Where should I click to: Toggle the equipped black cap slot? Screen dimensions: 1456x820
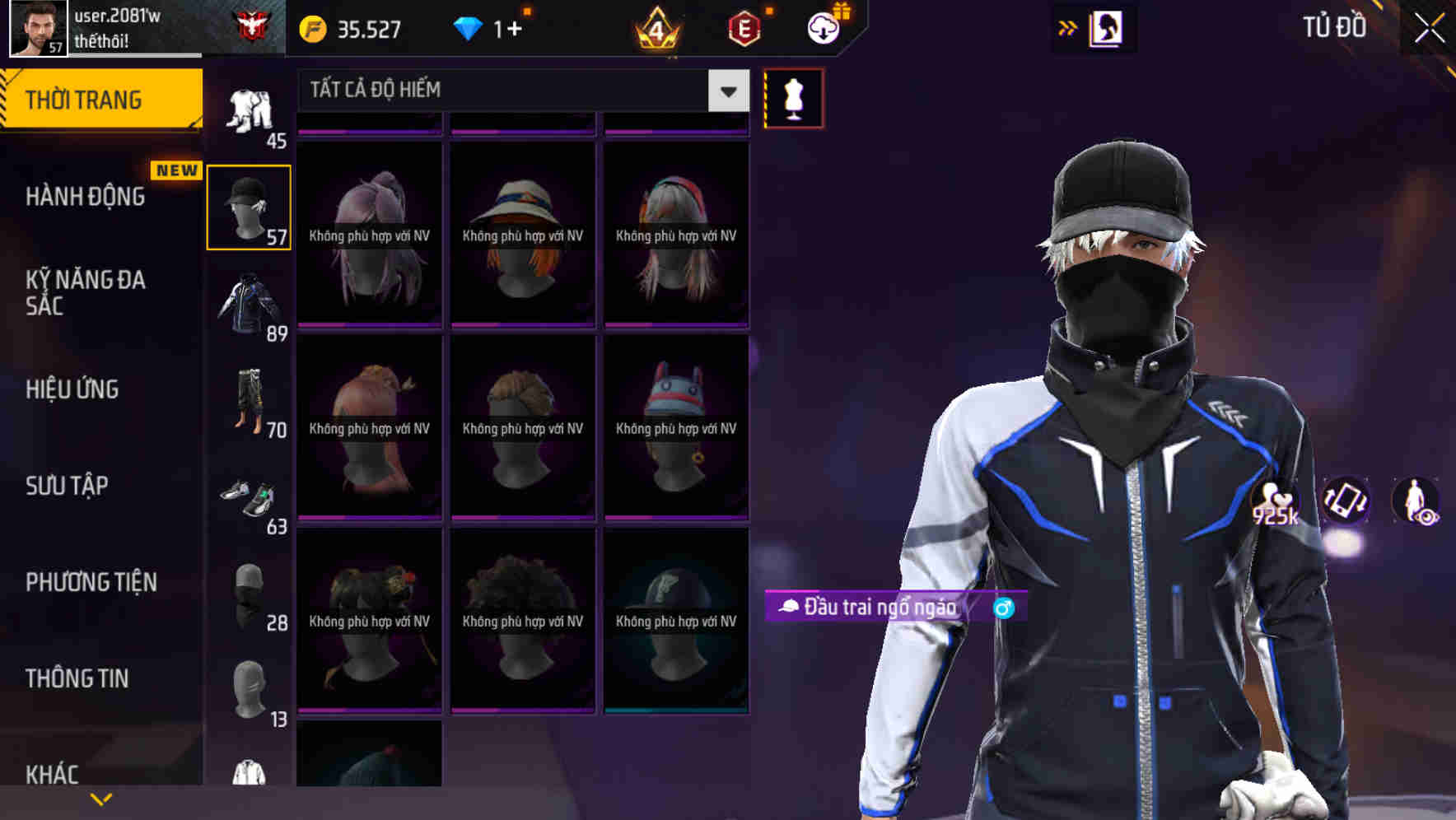tap(249, 207)
